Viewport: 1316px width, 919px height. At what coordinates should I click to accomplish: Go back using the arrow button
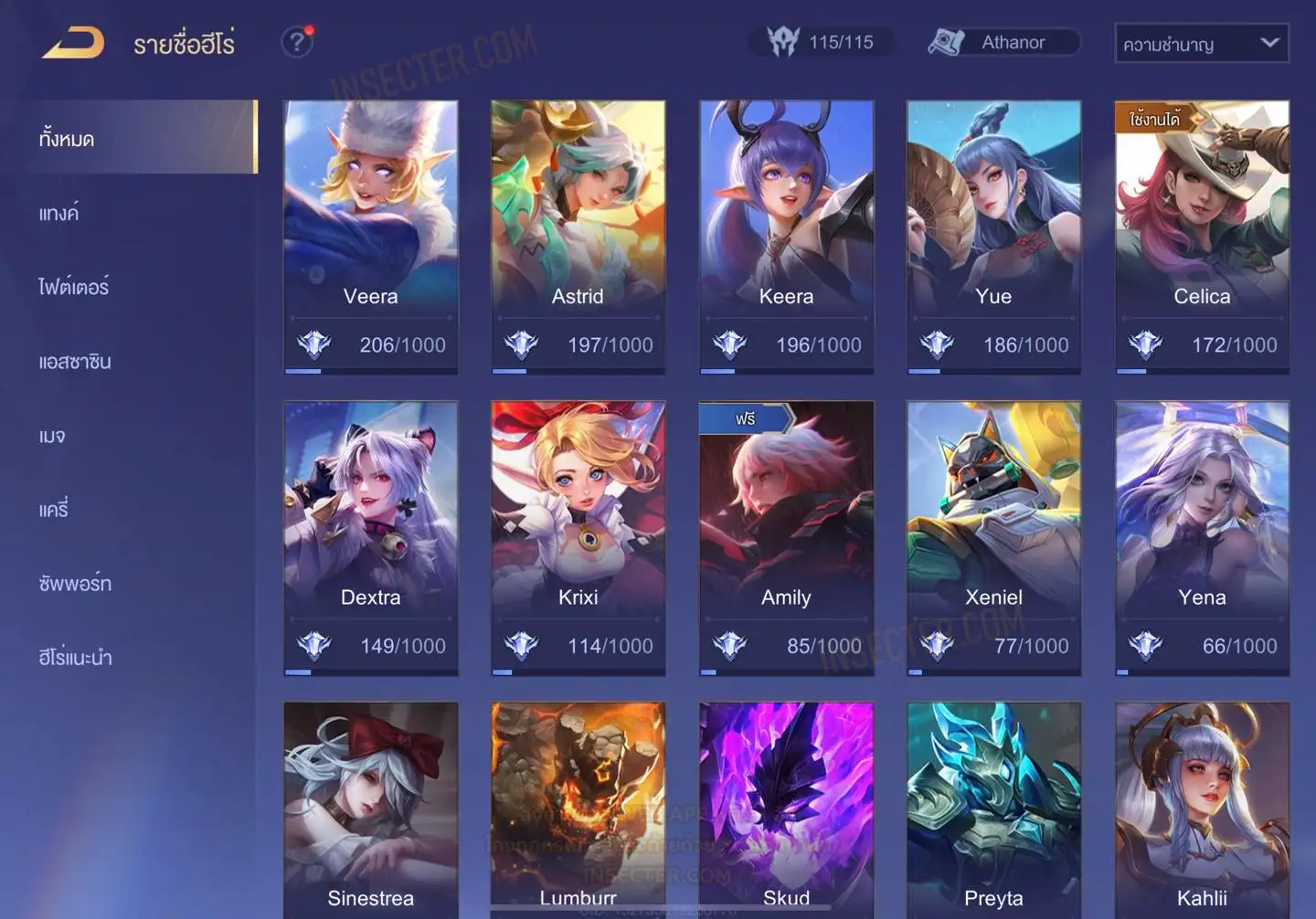click(x=73, y=43)
